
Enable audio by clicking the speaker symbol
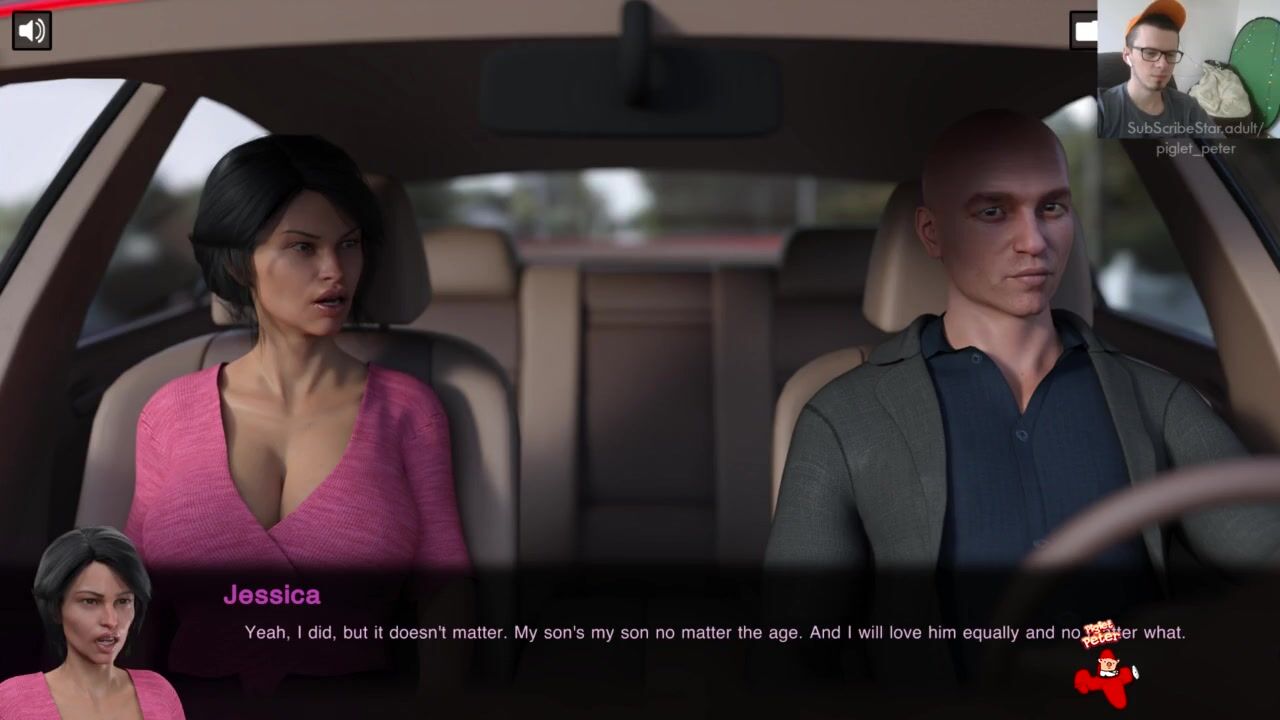click(30, 30)
